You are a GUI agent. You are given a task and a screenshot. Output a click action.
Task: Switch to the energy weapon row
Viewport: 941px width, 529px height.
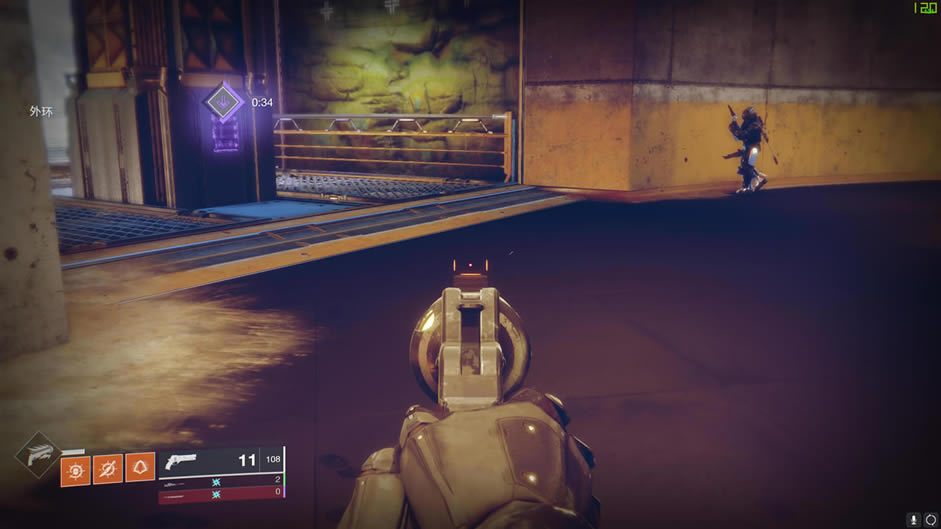tap(221, 480)
